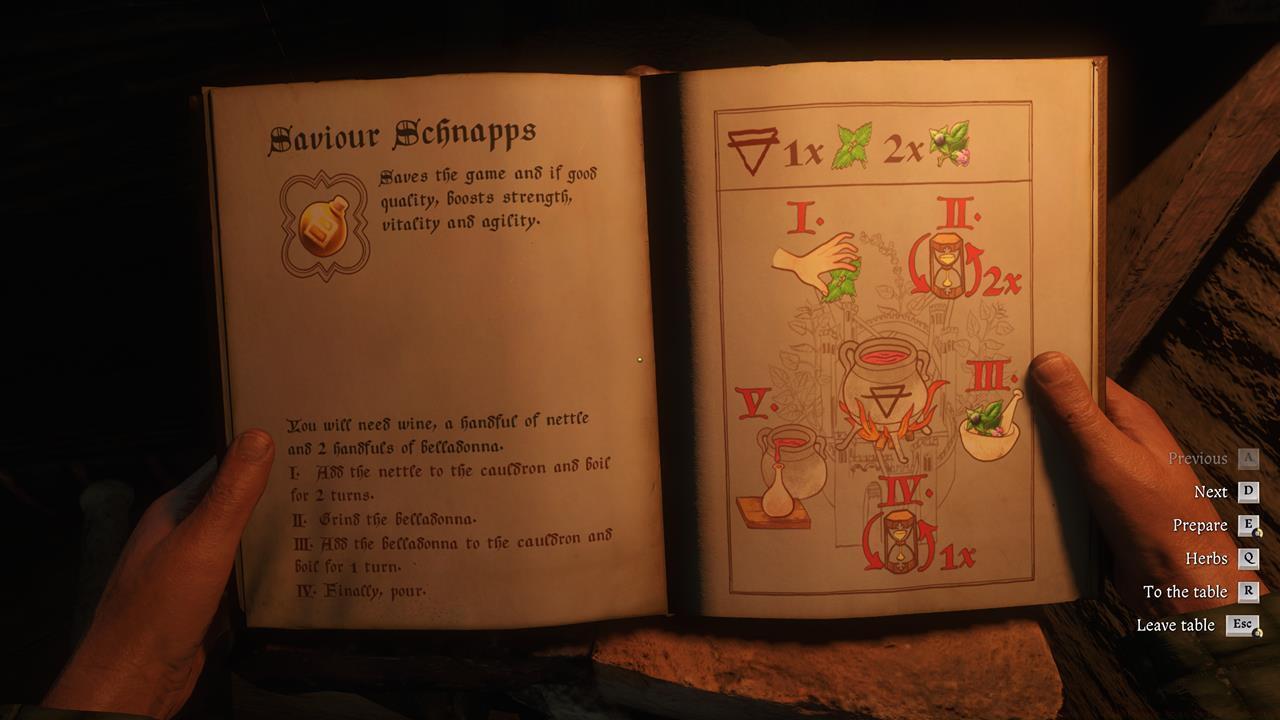The width and height of the screenshot is (1280, 720).
Task: Click the Q key badge next to Herbs
Action: [x=1250, y=558]
